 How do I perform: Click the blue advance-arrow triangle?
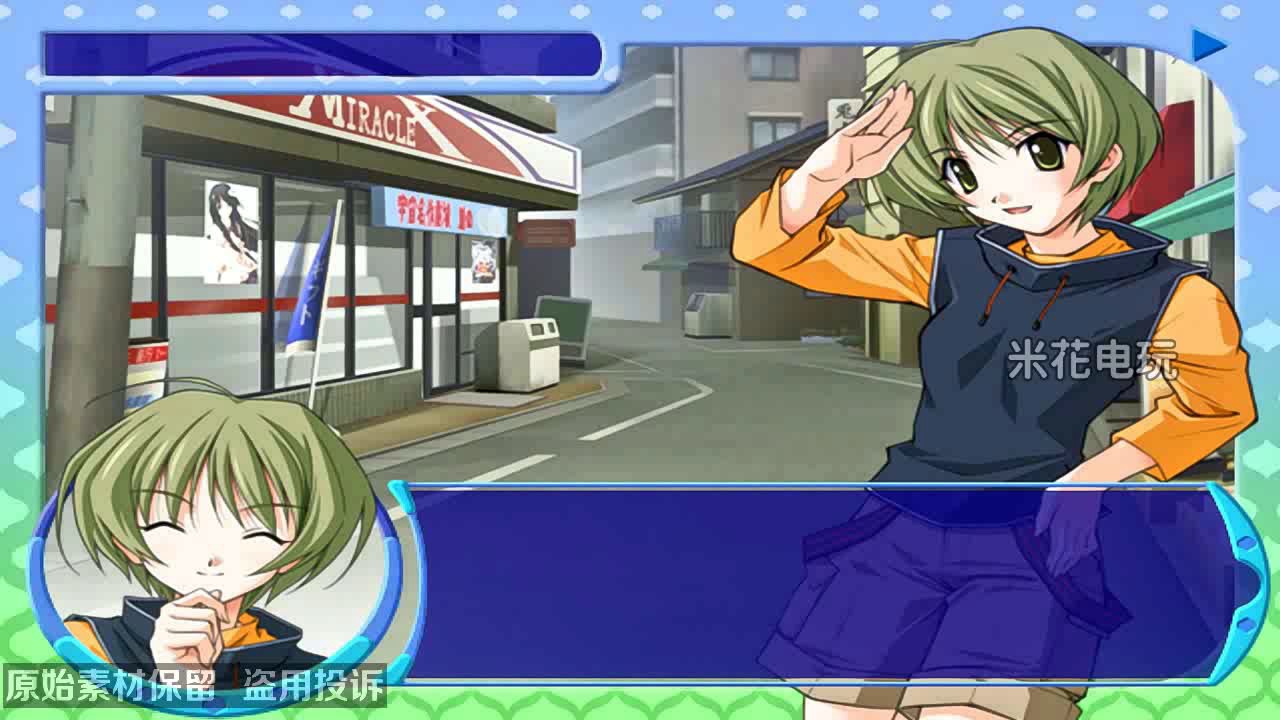pos(1210,44)
